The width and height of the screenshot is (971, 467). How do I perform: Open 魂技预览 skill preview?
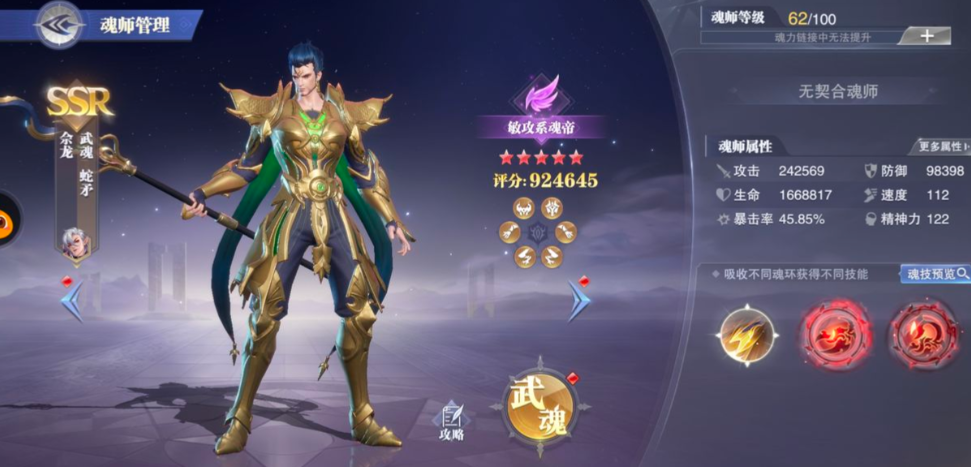pyautogui.click(x=934, y=273)
